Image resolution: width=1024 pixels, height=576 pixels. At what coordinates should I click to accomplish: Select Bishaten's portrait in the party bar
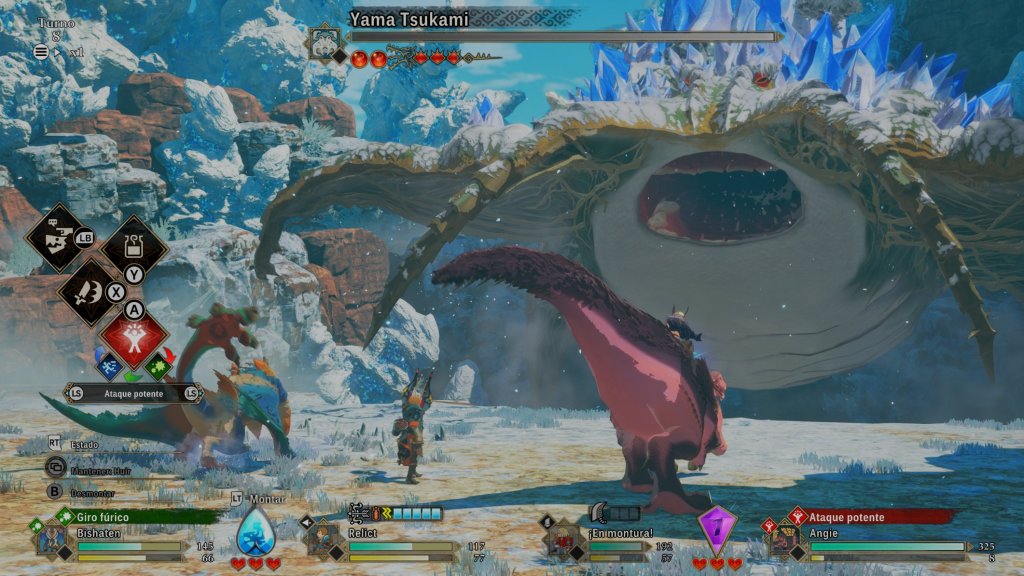(x=52, y=538)
